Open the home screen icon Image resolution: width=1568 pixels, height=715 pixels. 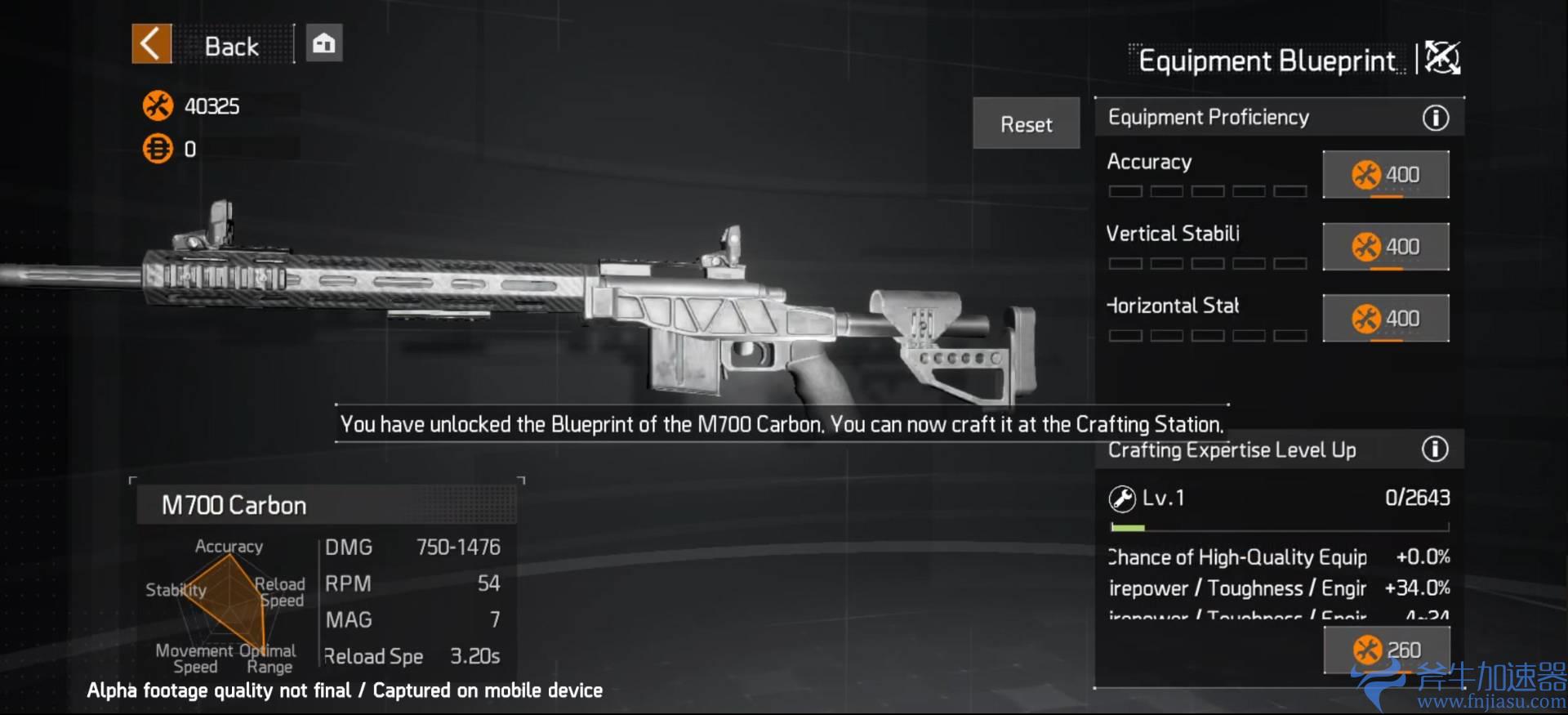point(324,44)
